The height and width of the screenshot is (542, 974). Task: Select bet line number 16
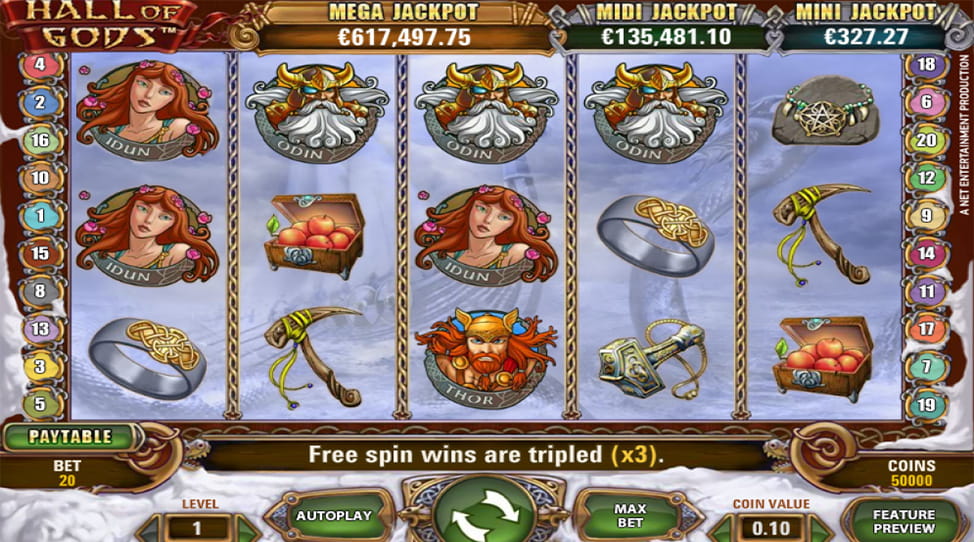pos(41,140)
